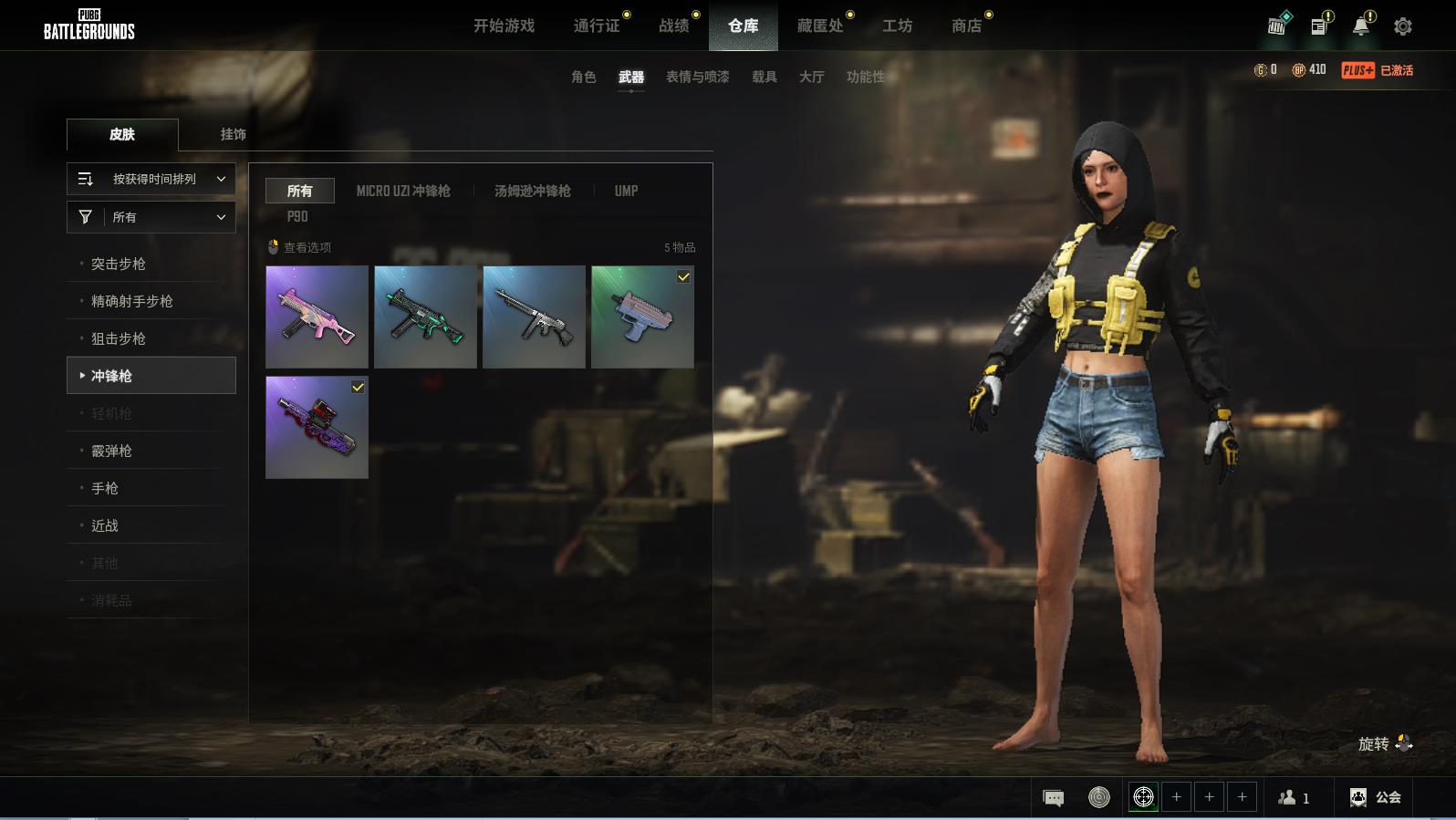Filter skins by 汤姆逊冲锋枪
Viewport: 1456px width, 820px height.
click(x=532, y=191)
